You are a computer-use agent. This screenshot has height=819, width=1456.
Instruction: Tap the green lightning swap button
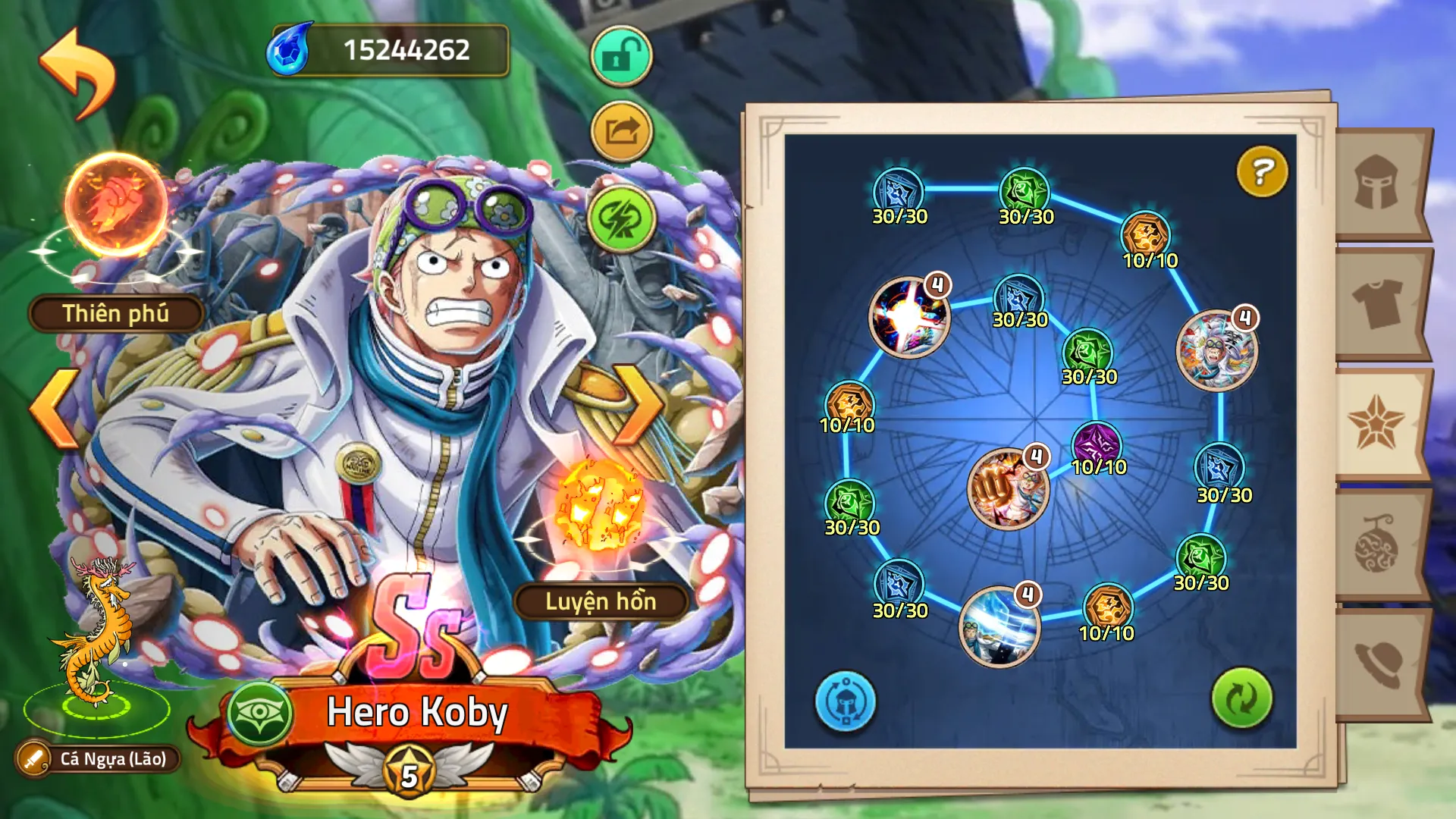click(621, 219)
